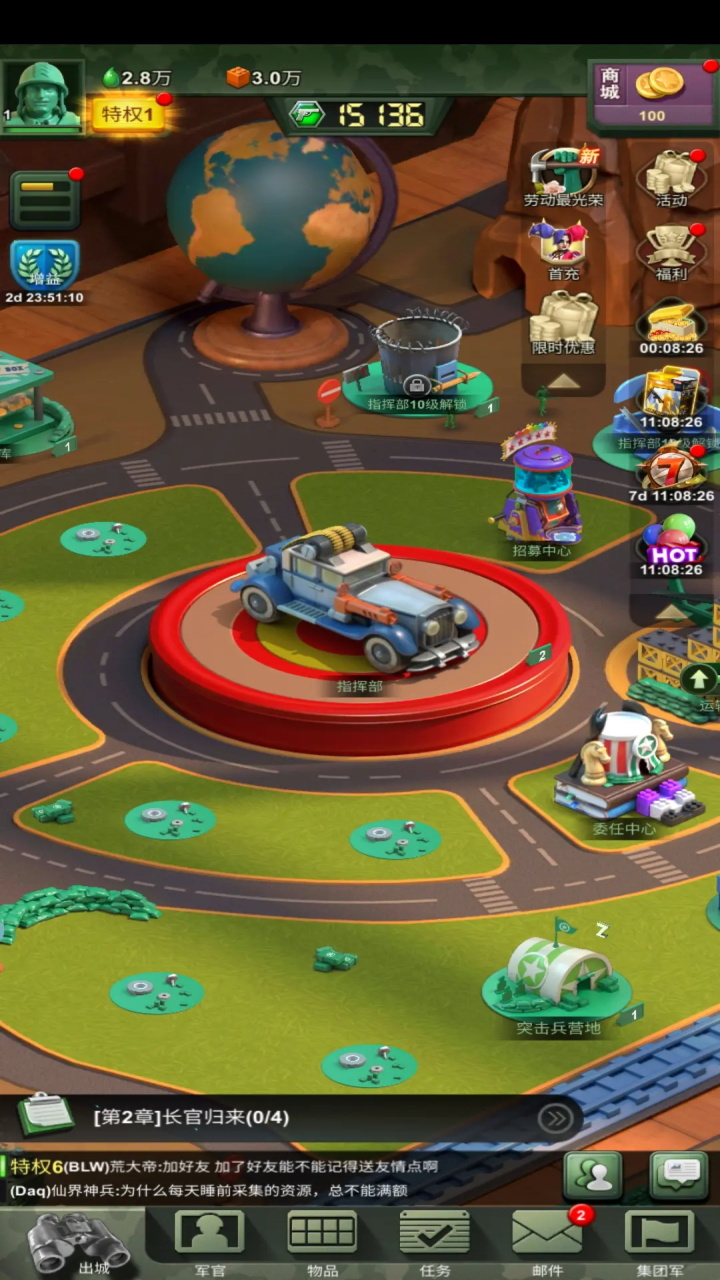Open the 军官 officers menu
The width and height of the screenshot is (720, 1280).
[x=209, y=1240]
